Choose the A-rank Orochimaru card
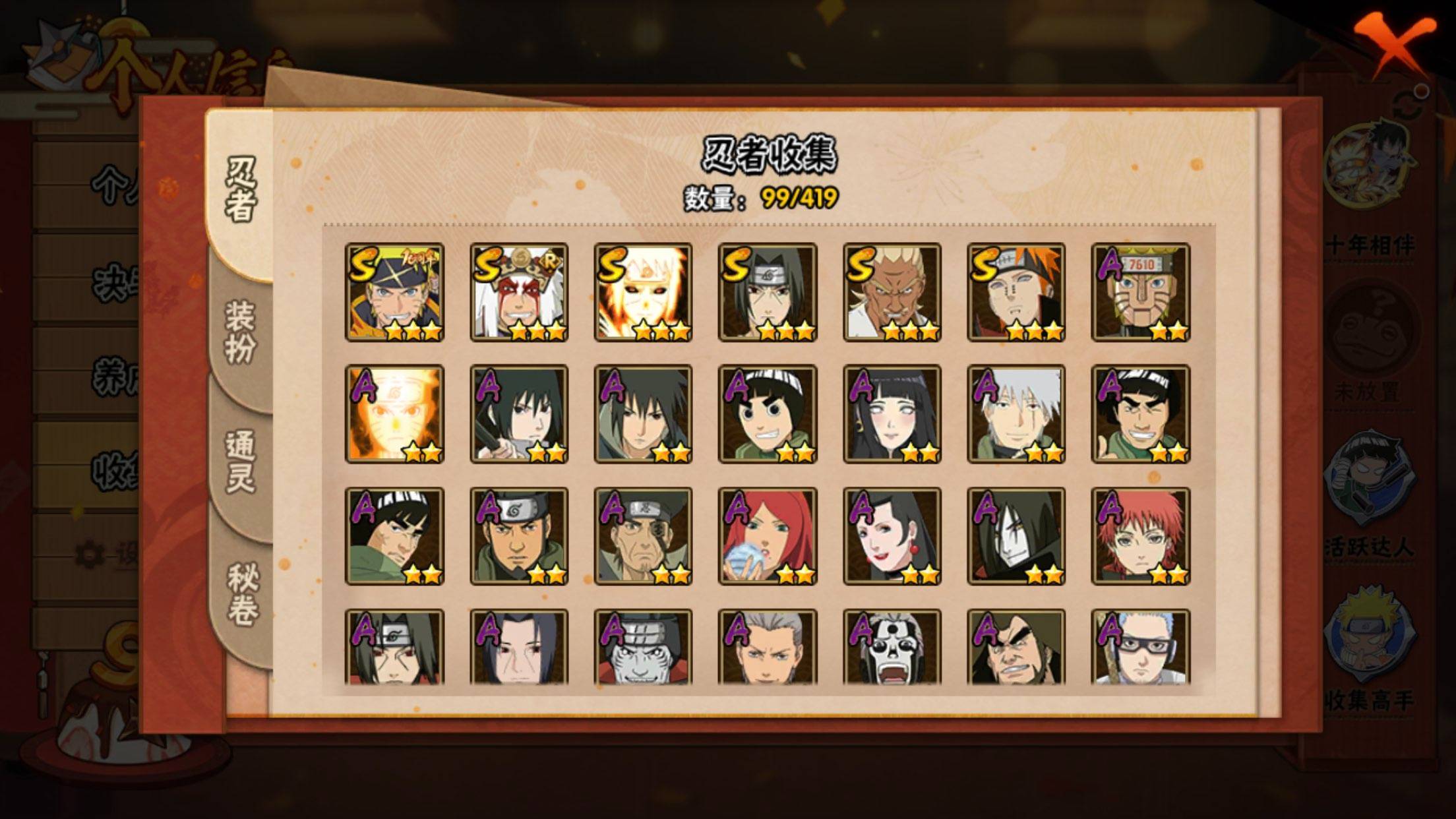The height and width of the screenshot is (819, 1456). (1016, 536)
